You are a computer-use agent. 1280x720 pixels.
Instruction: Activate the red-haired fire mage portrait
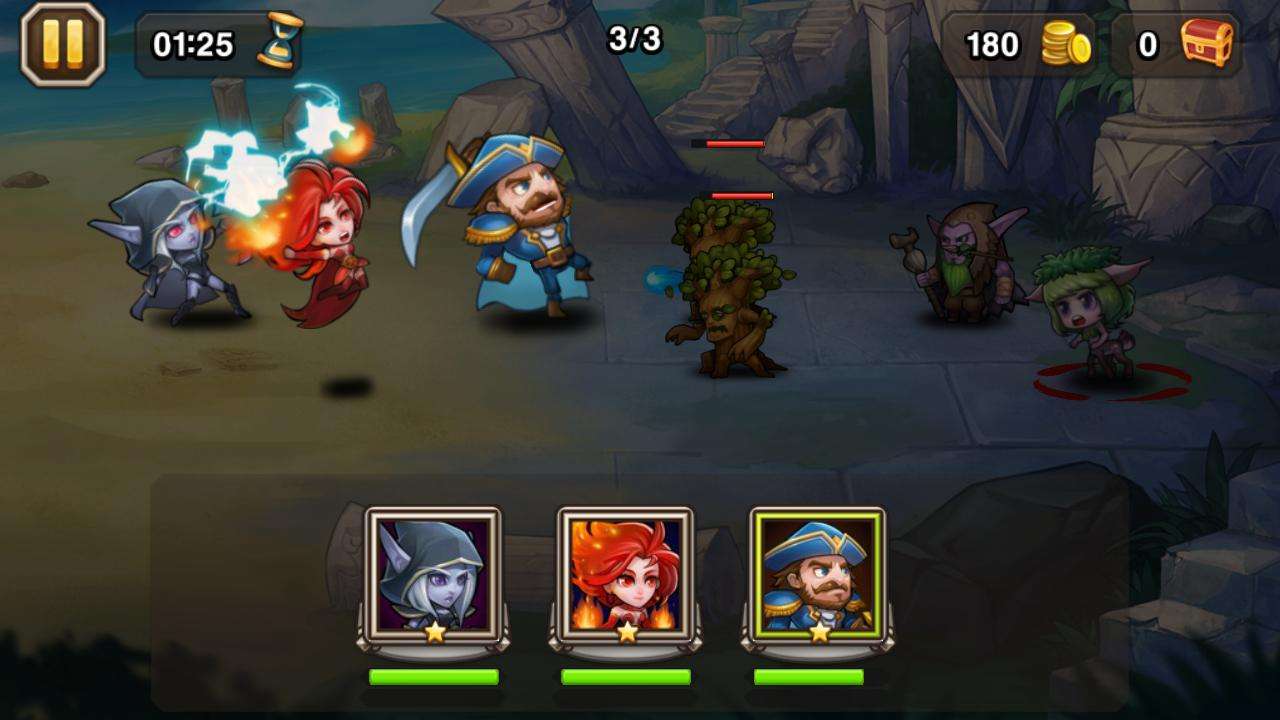[625, 575]
